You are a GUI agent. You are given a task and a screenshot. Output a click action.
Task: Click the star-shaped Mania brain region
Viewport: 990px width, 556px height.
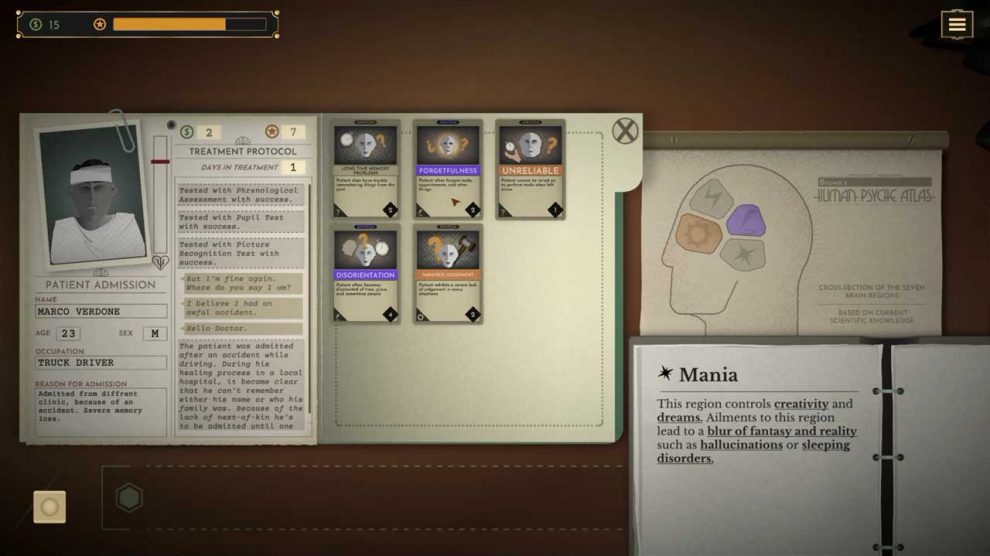[743, 253]
